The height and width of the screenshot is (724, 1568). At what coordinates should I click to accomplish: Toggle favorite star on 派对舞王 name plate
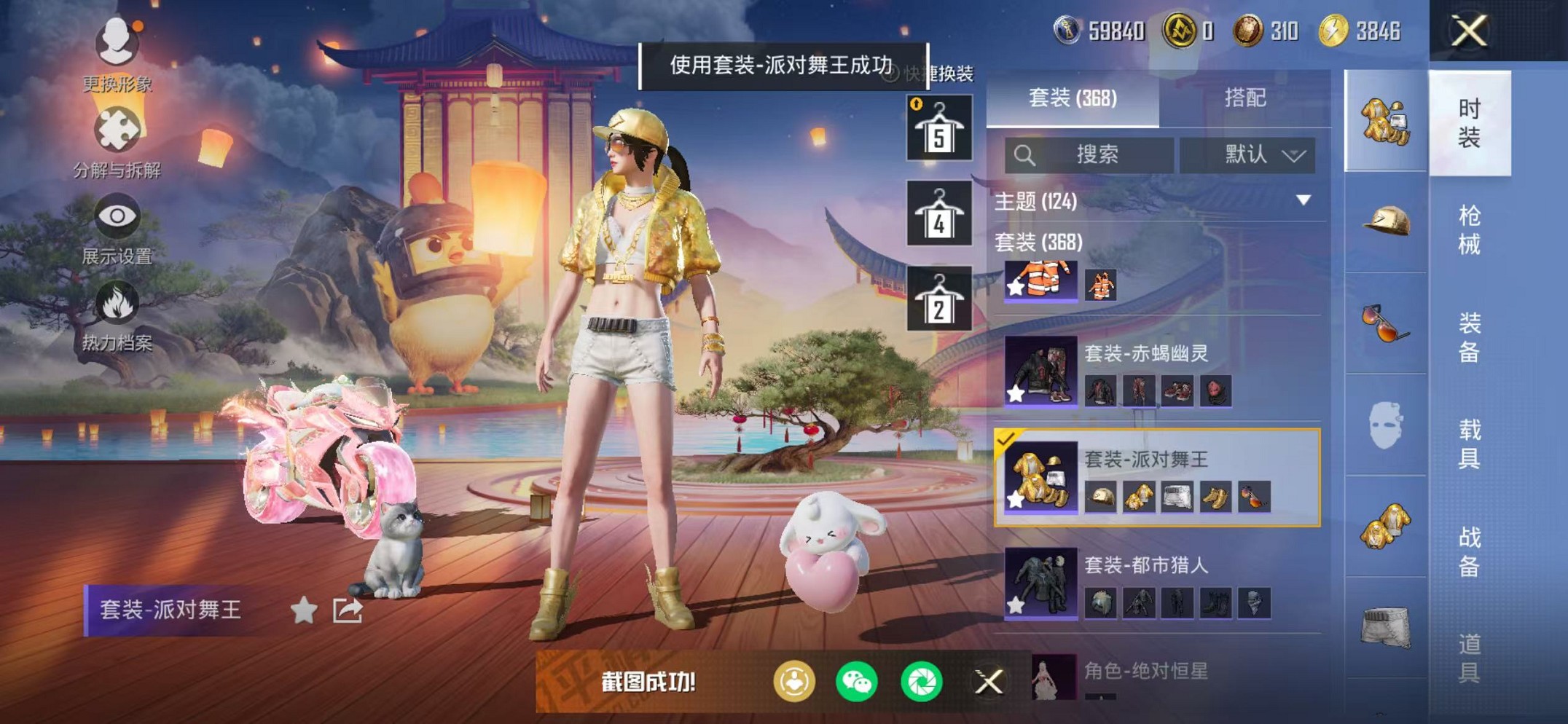point(303,610)
